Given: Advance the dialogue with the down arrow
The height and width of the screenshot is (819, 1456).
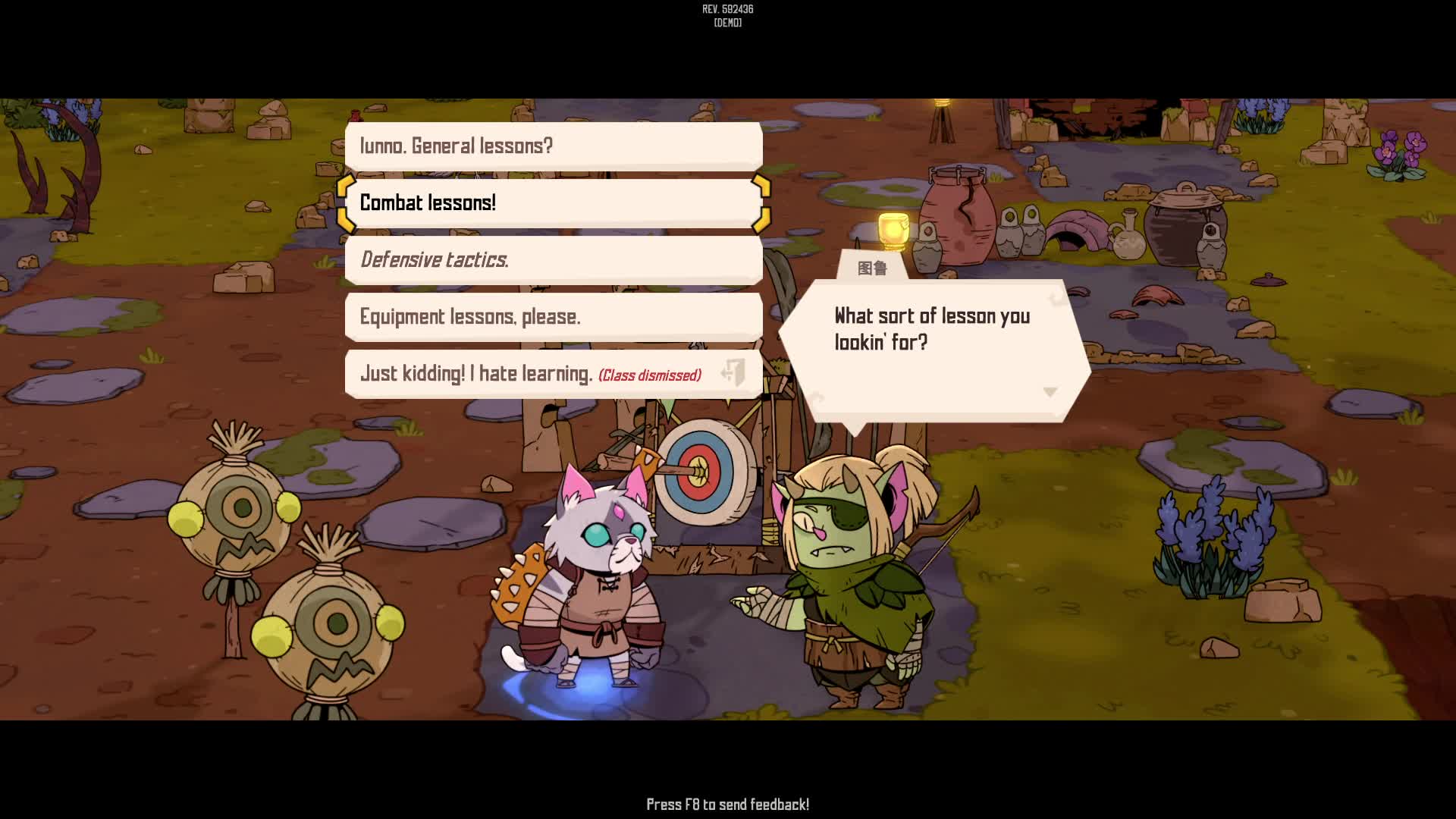Looking at the screenshot, I should [x=1050, y=392].
